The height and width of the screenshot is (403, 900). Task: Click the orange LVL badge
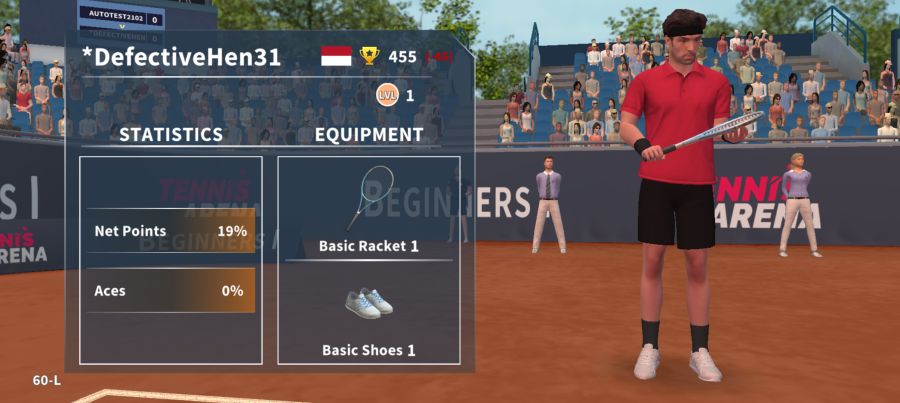(387, 95)
